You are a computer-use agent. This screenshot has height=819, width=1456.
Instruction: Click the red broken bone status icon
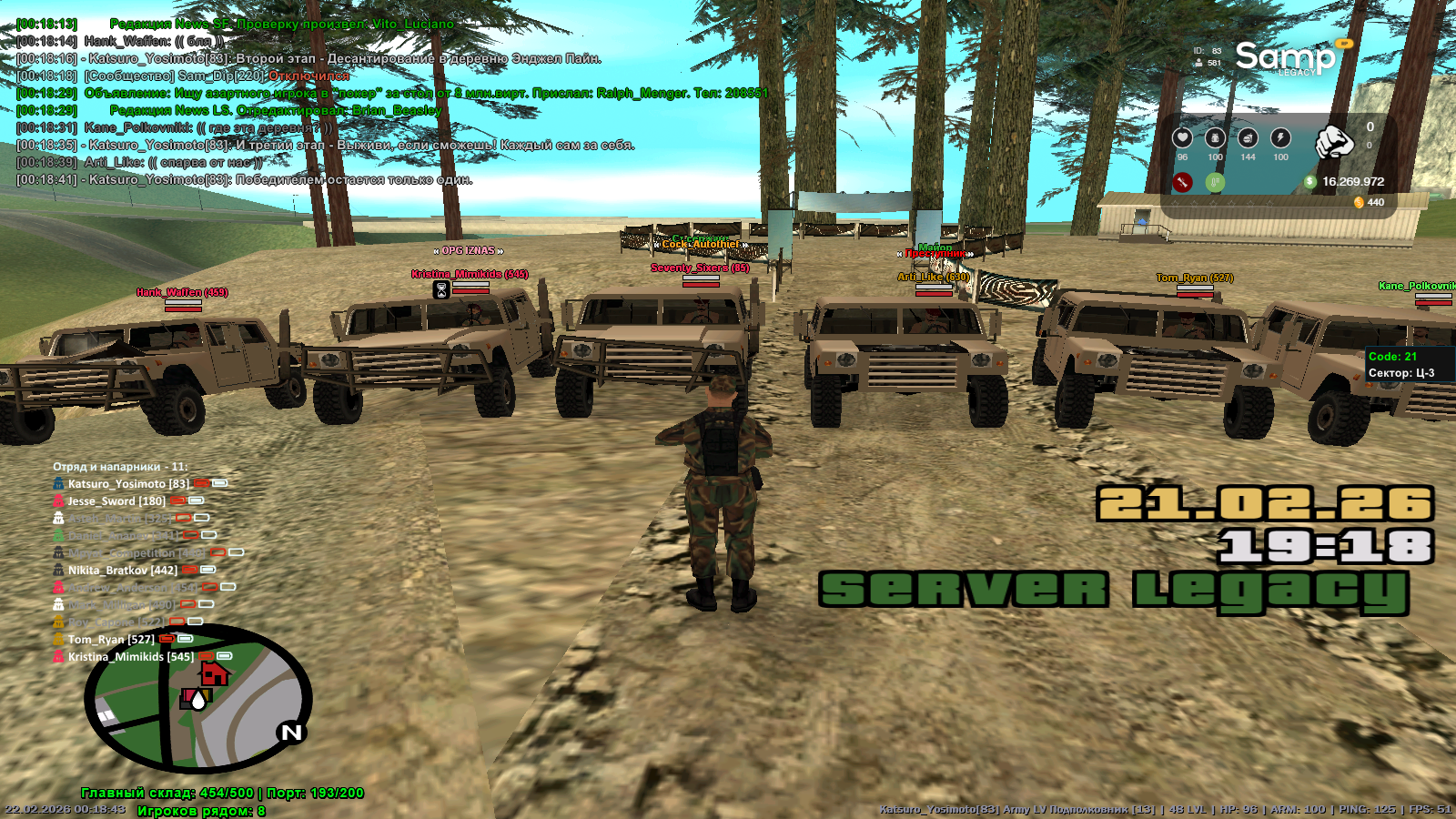1182,182
